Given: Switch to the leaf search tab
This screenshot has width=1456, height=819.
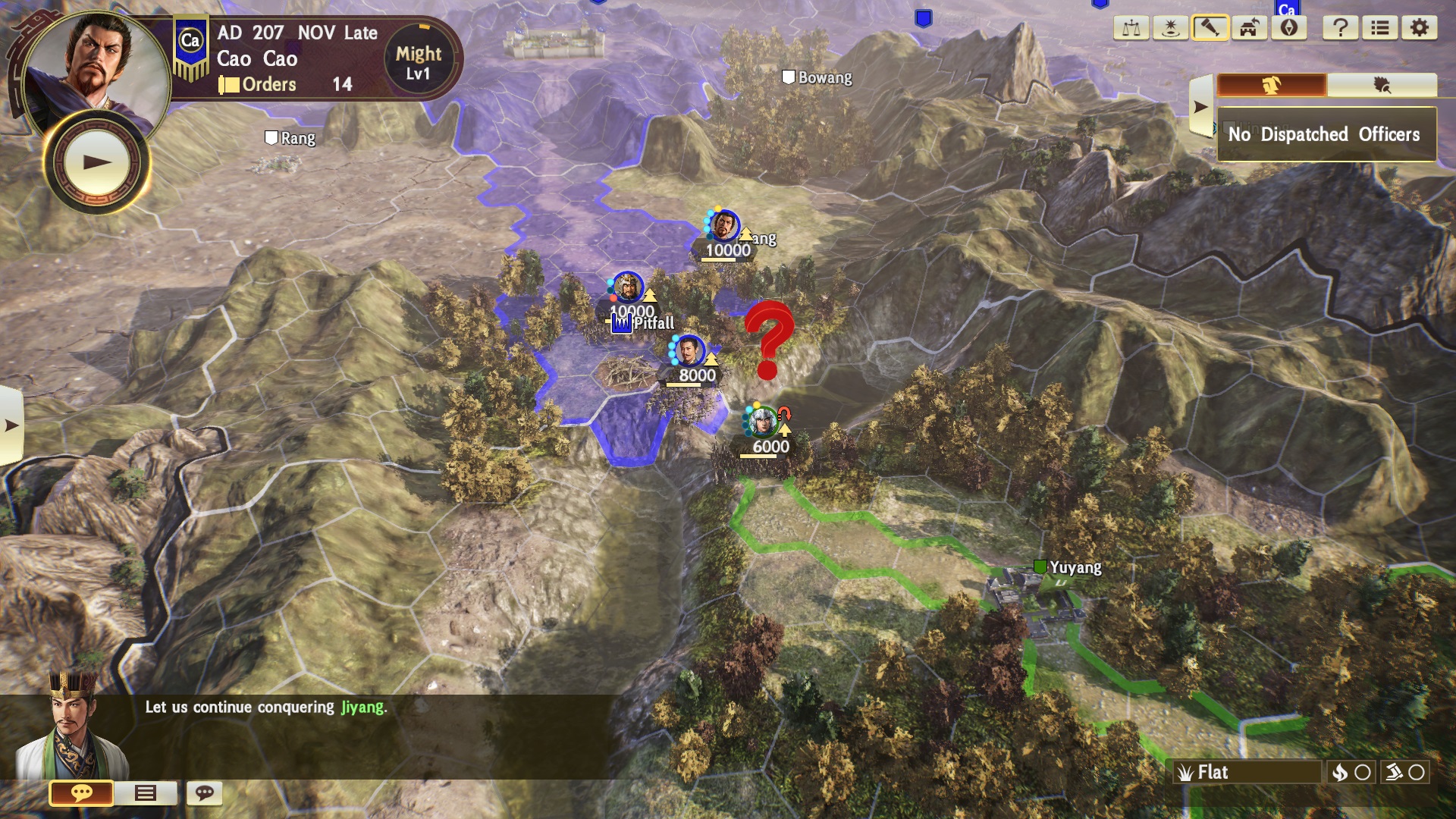Looking at the screenshot, I should [1382, 85].
